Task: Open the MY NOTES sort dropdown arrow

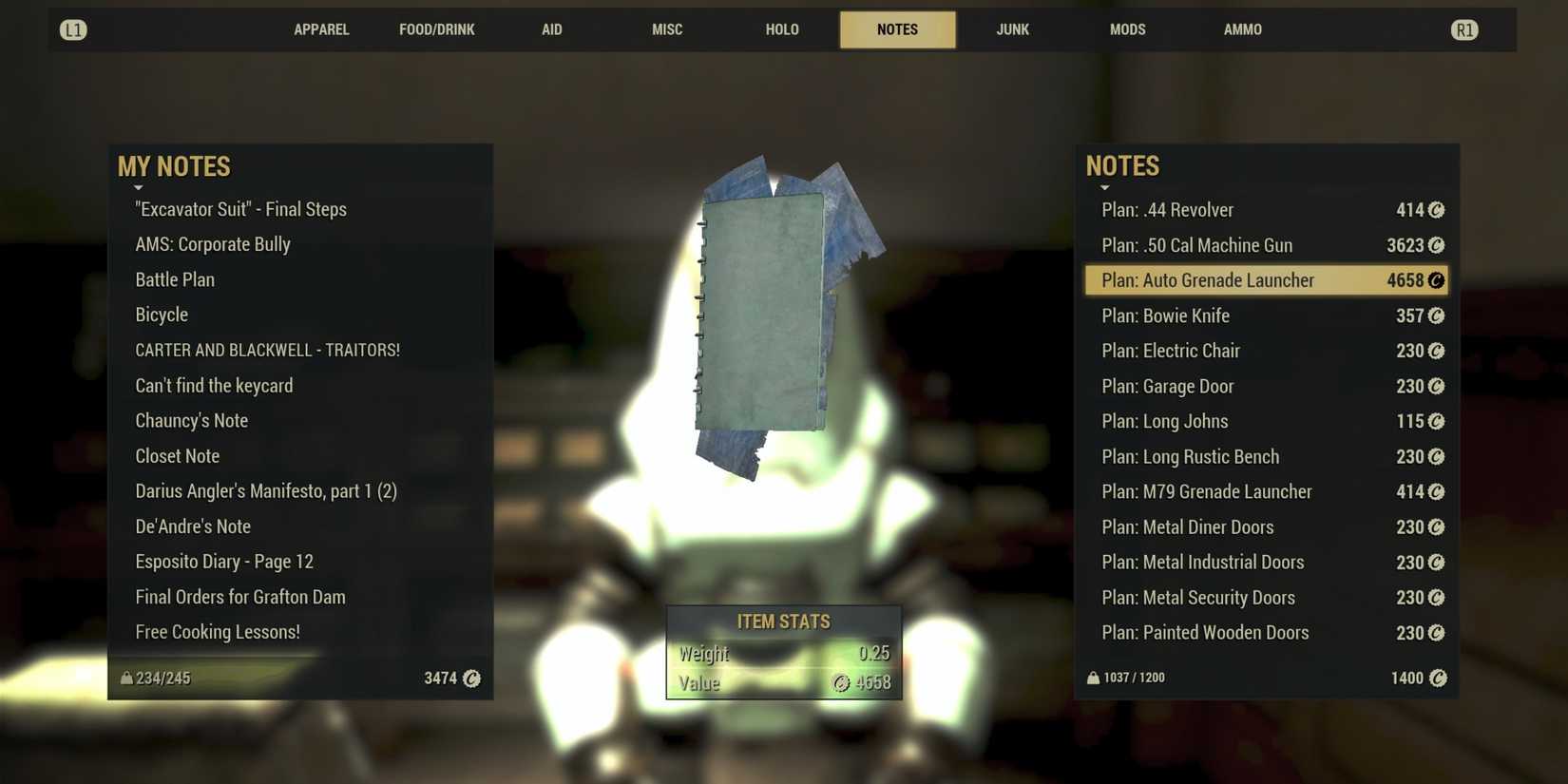Action: point(140,187)
